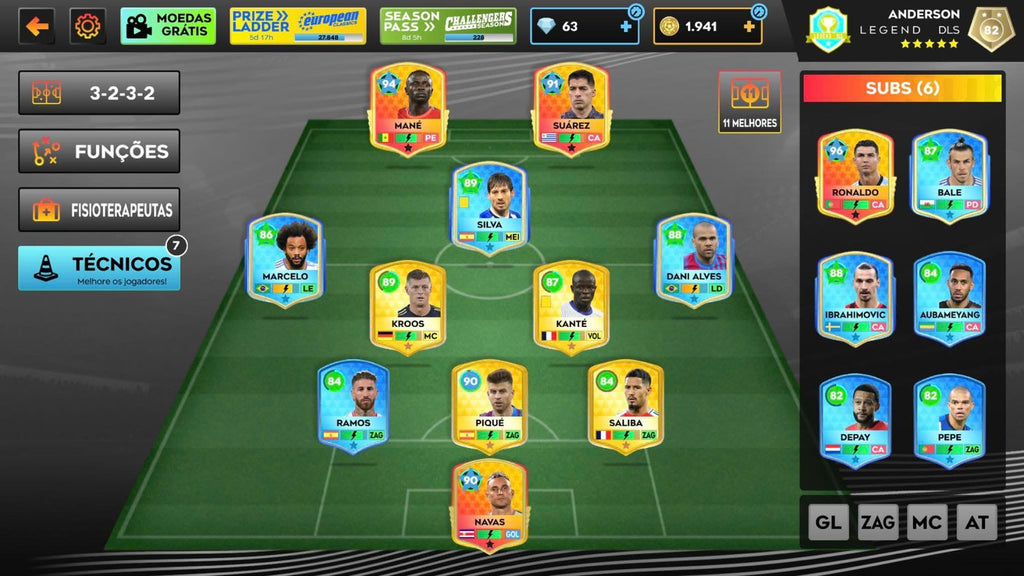Image resolution: width=1024 pixels, height=576 pixels.
Task: Open the Season Pass Challengers banner
Action: [x=448, y=26]
